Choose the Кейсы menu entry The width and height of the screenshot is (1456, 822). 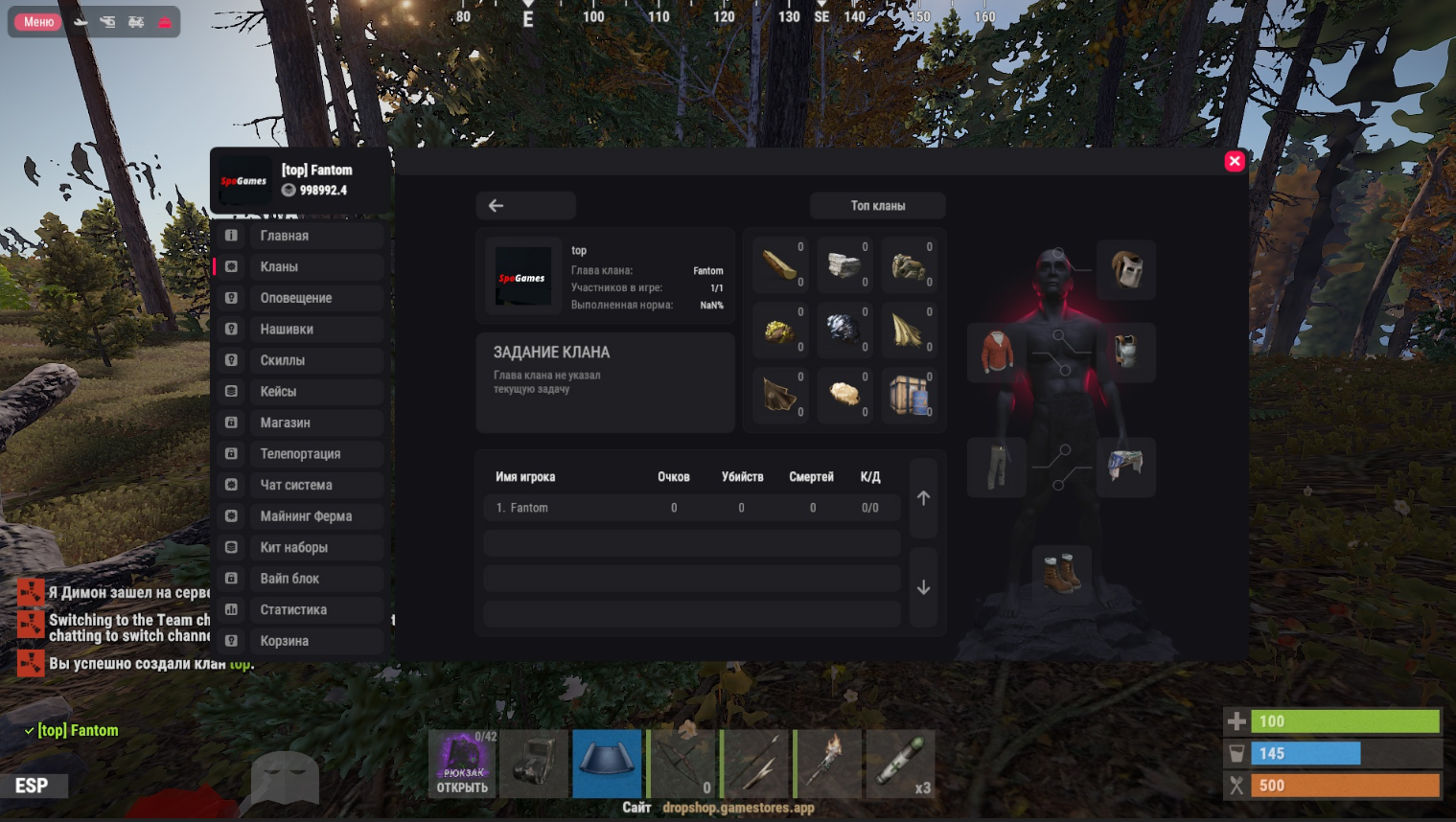pos(299,391)
